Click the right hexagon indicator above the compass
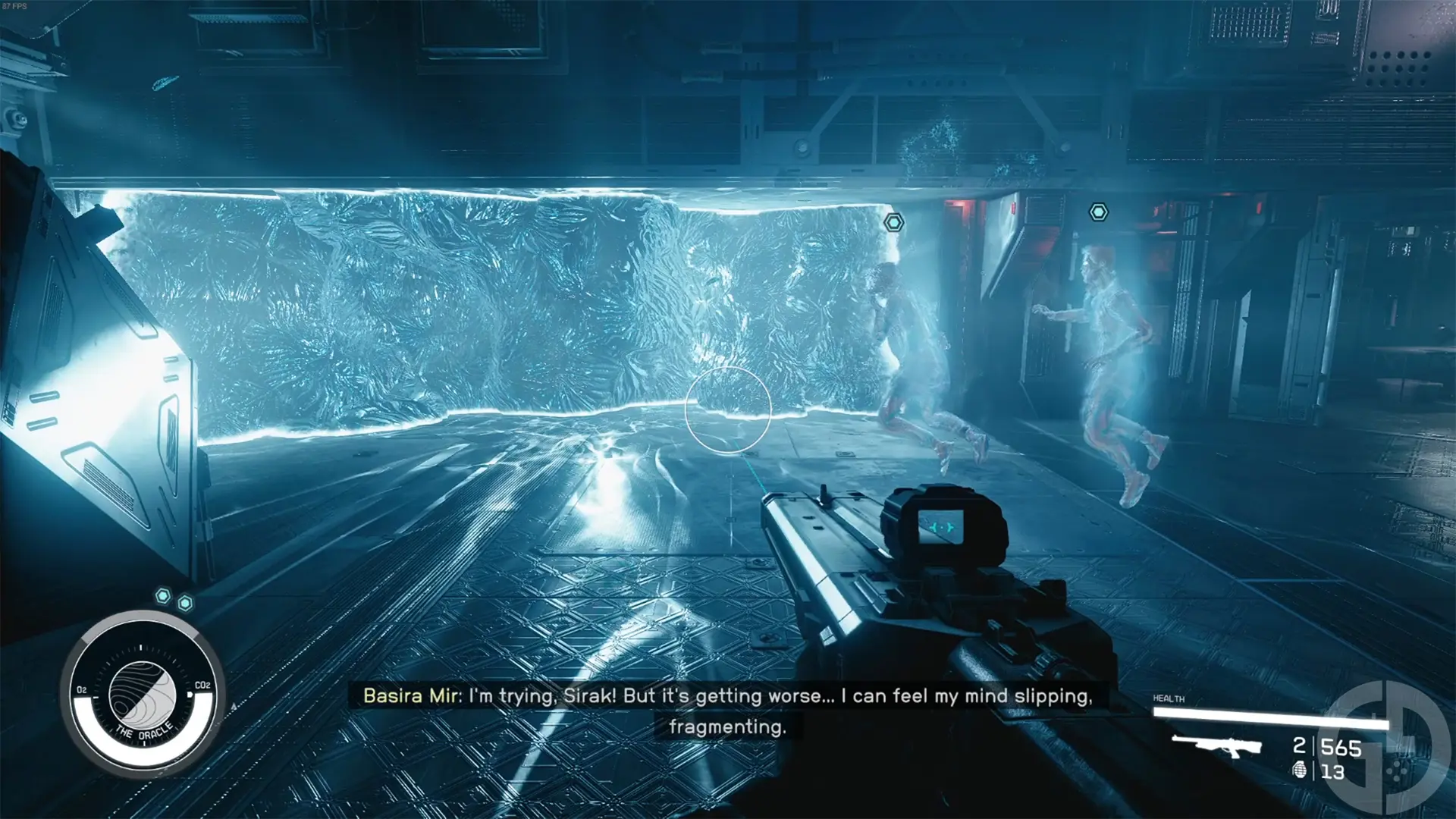Image resolution: width=1456 pixels, height=819 pixels. [x=185, y=604]
